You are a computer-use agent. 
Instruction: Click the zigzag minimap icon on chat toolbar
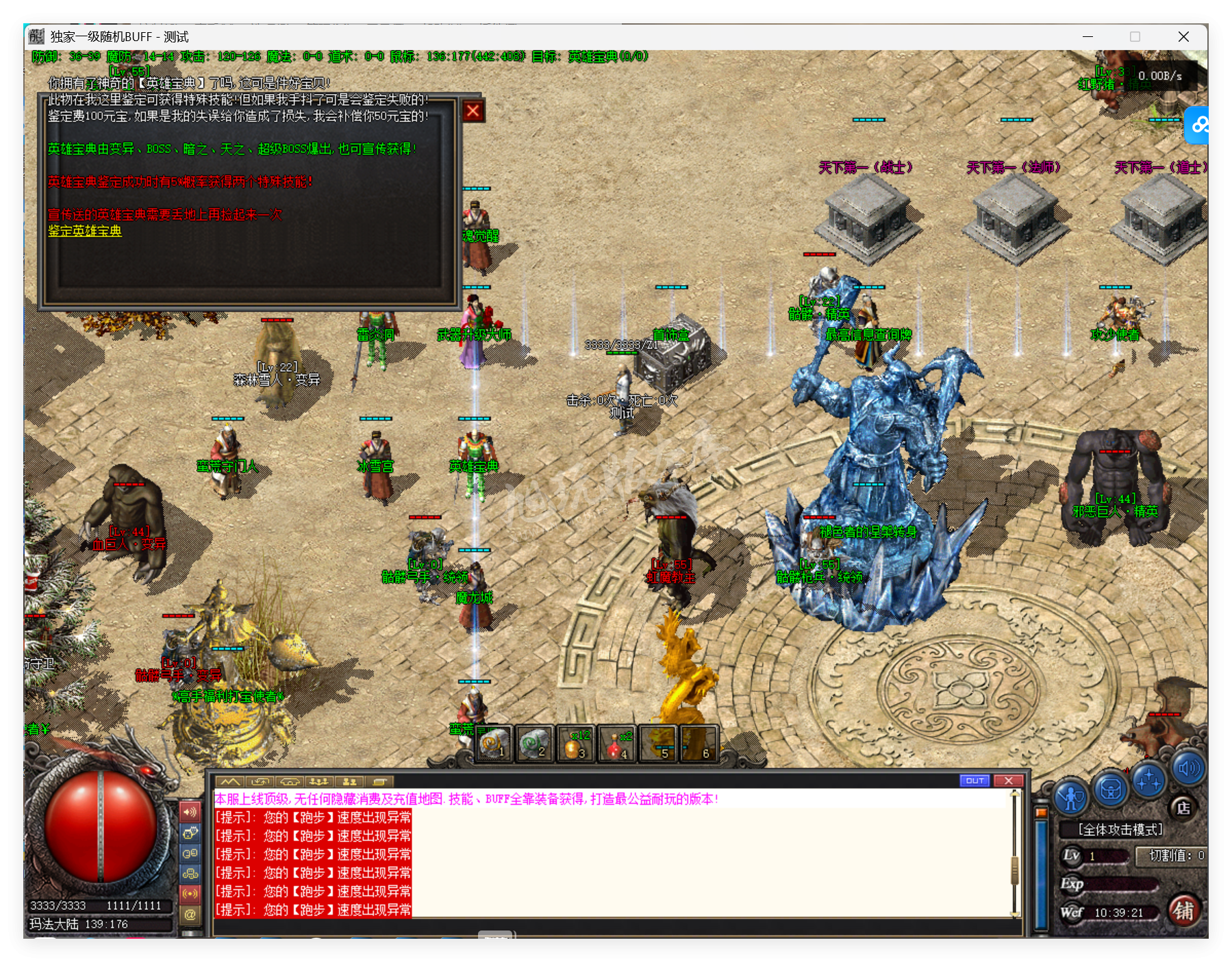[x=231, y=782]
